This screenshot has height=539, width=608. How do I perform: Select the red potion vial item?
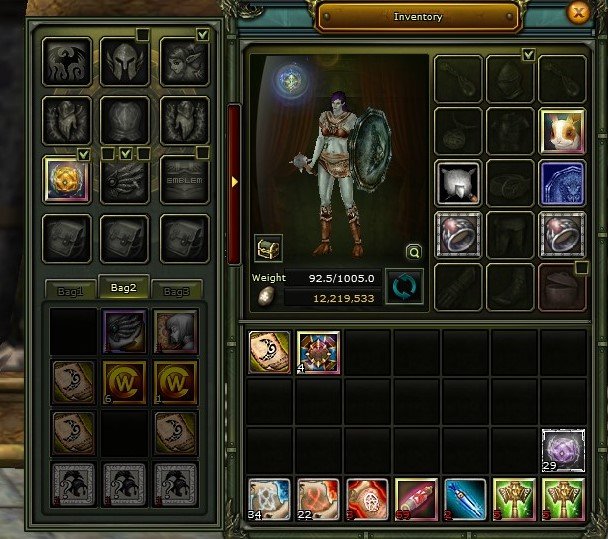coord(416,499)
